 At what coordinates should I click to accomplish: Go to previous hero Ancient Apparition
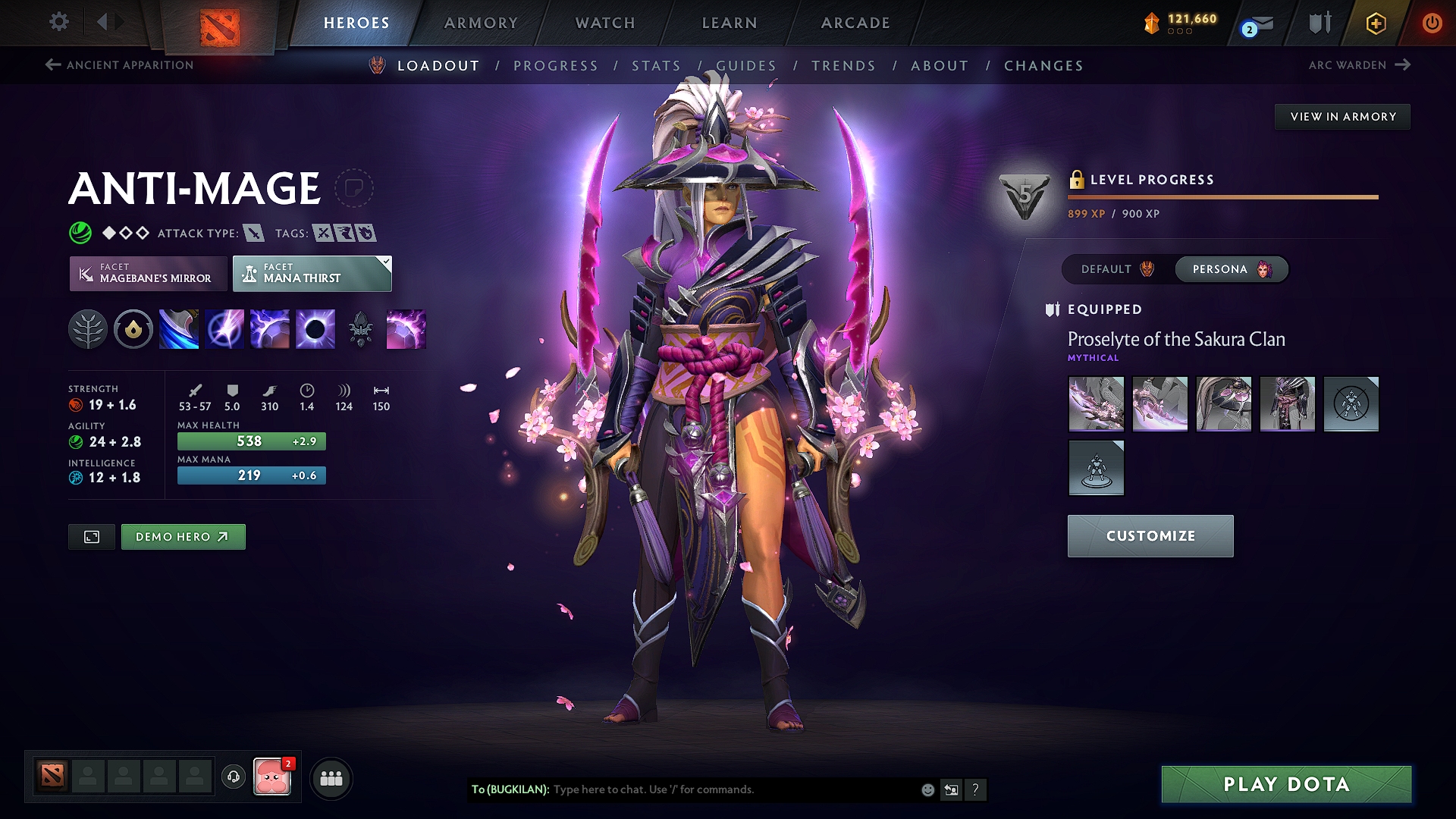pos(118,65)
